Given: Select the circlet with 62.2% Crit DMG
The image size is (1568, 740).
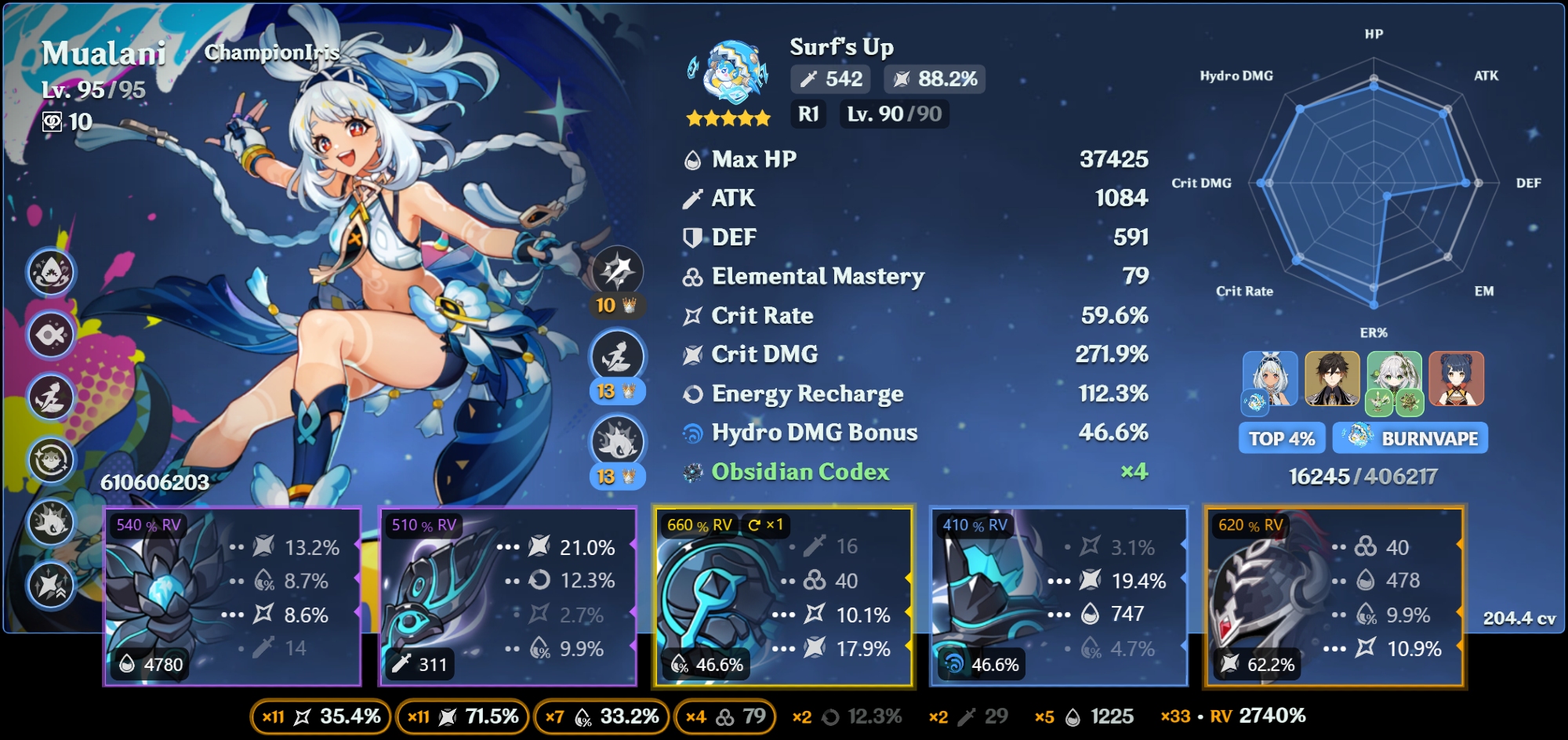Looking at the screenshot, I should [x=1334, y=596].
